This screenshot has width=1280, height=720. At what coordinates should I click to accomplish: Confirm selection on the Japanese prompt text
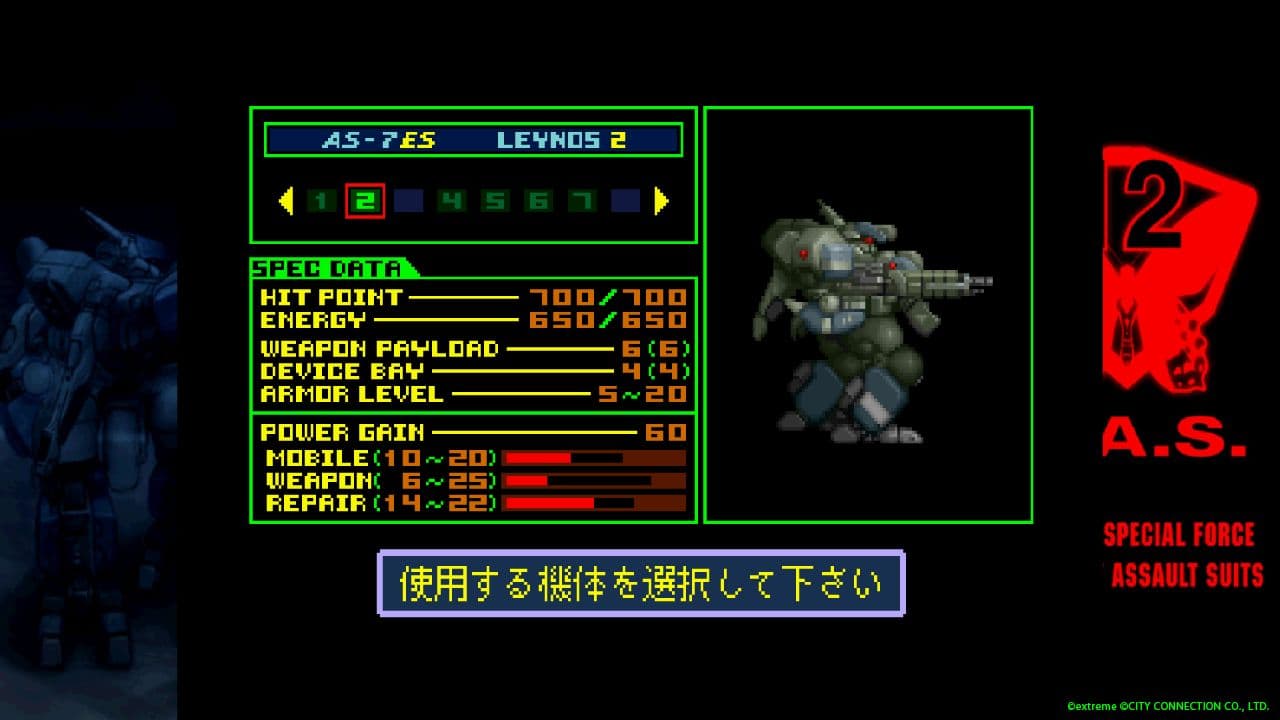(x=640, y=578)
